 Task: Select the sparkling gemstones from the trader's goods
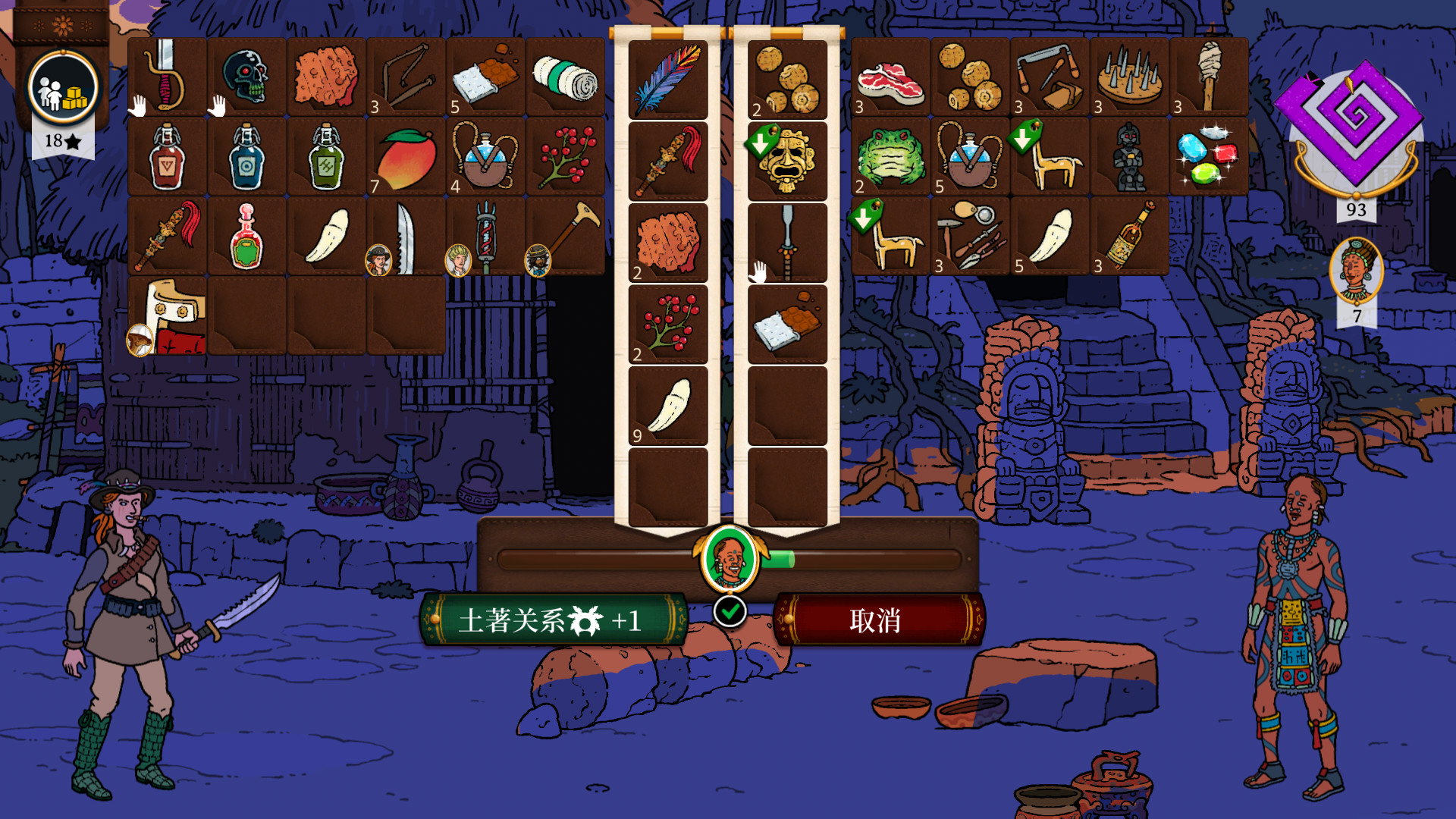1208,155
